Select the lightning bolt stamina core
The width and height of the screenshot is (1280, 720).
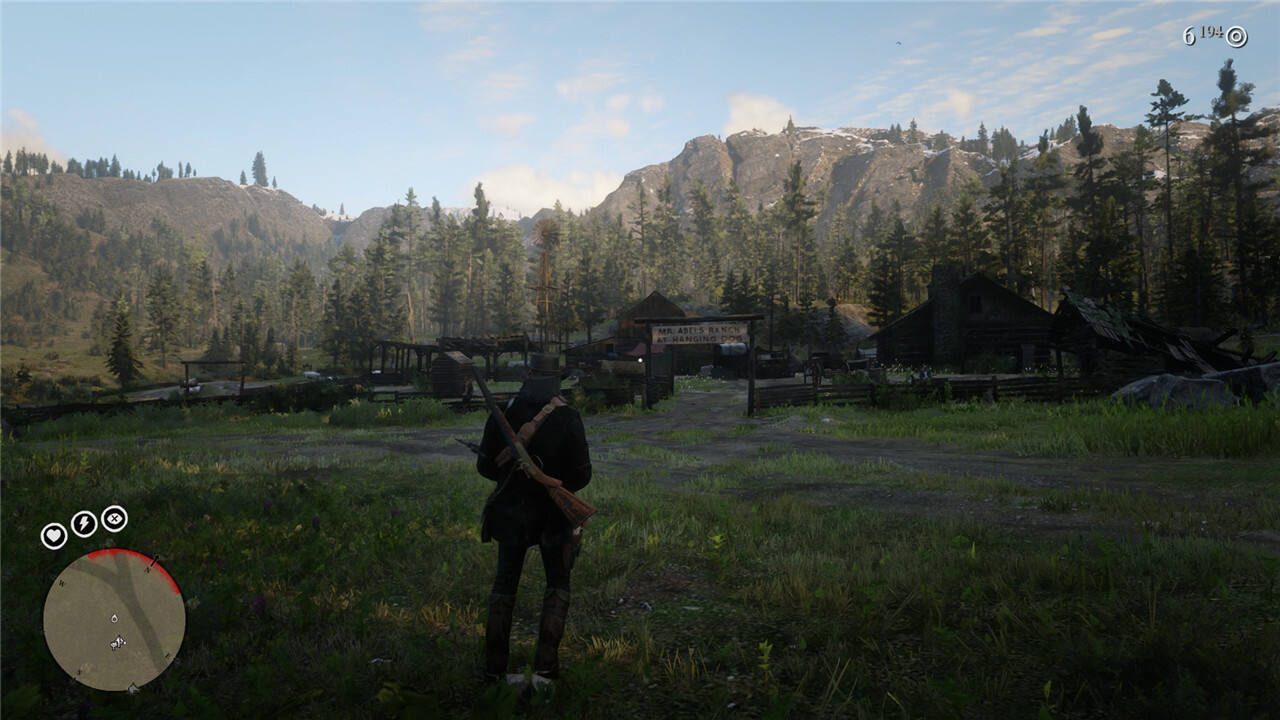[x=84, y=523]
